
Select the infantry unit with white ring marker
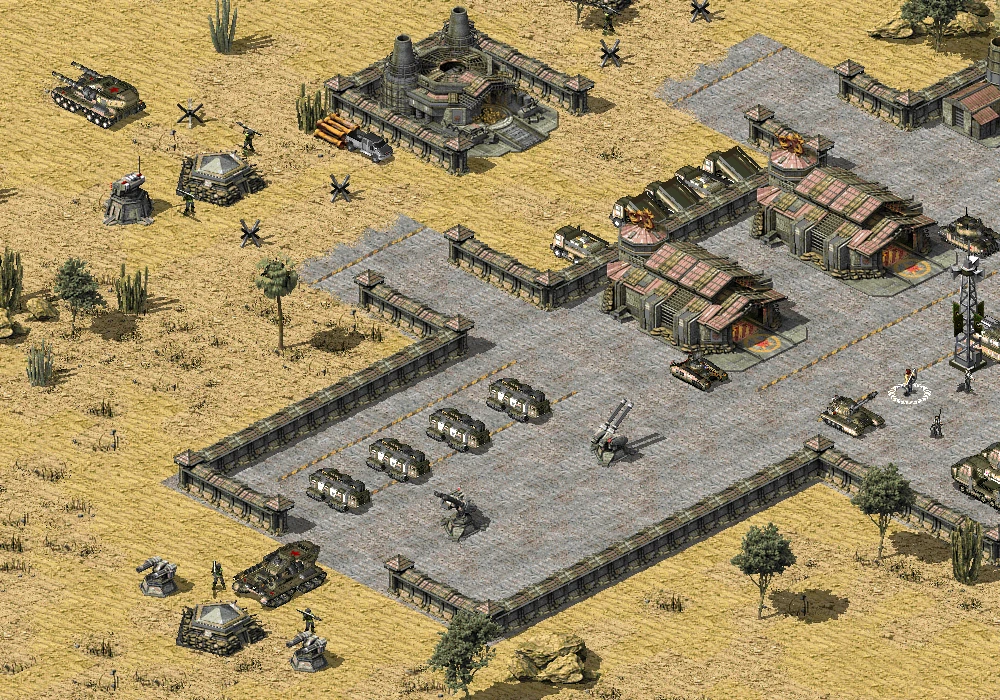click(908, 384)
